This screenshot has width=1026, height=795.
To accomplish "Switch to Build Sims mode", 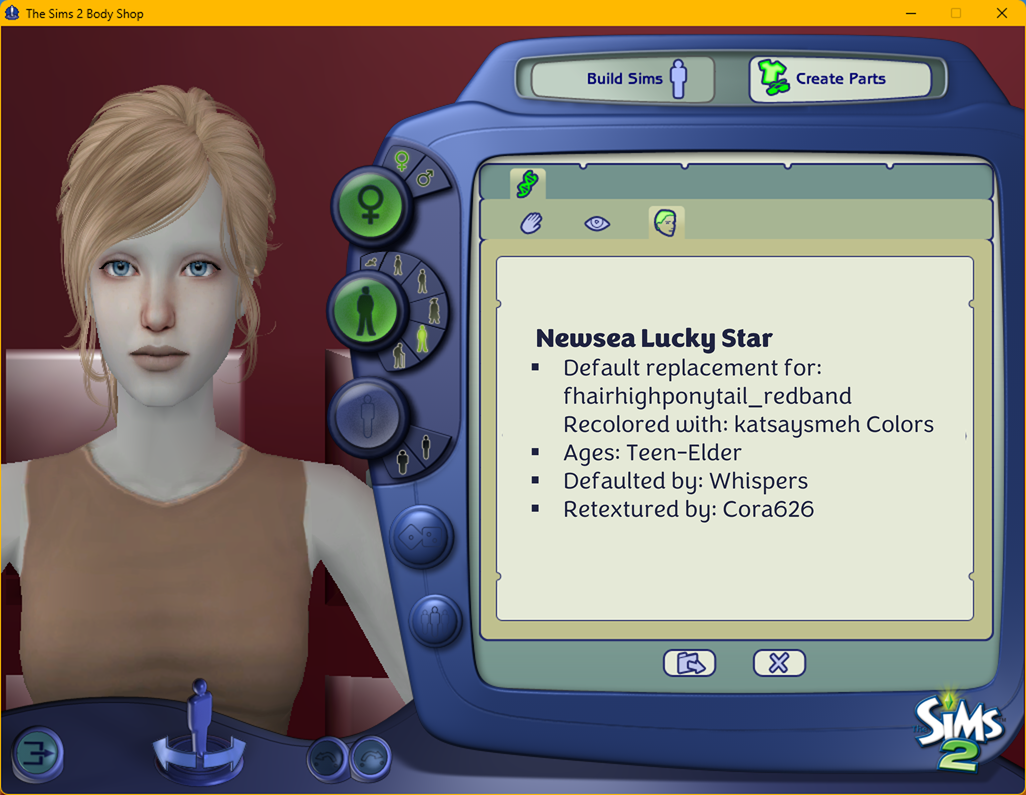I will point(623,79).
